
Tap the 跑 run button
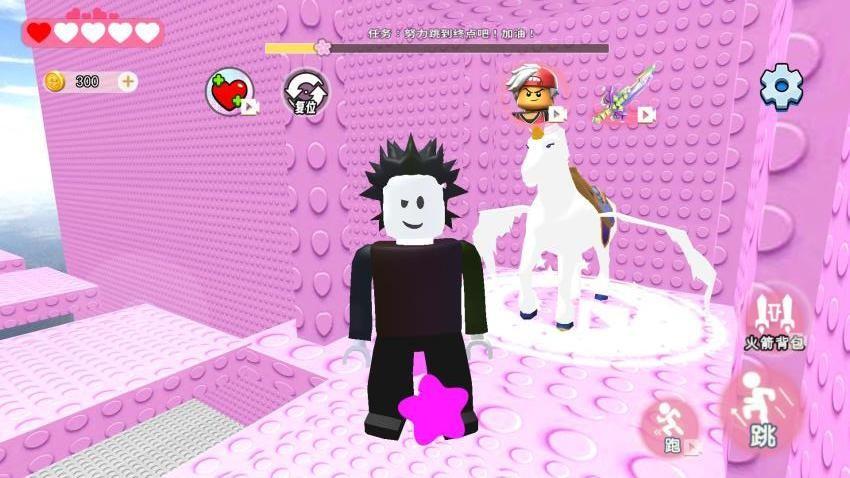point(670,424)
